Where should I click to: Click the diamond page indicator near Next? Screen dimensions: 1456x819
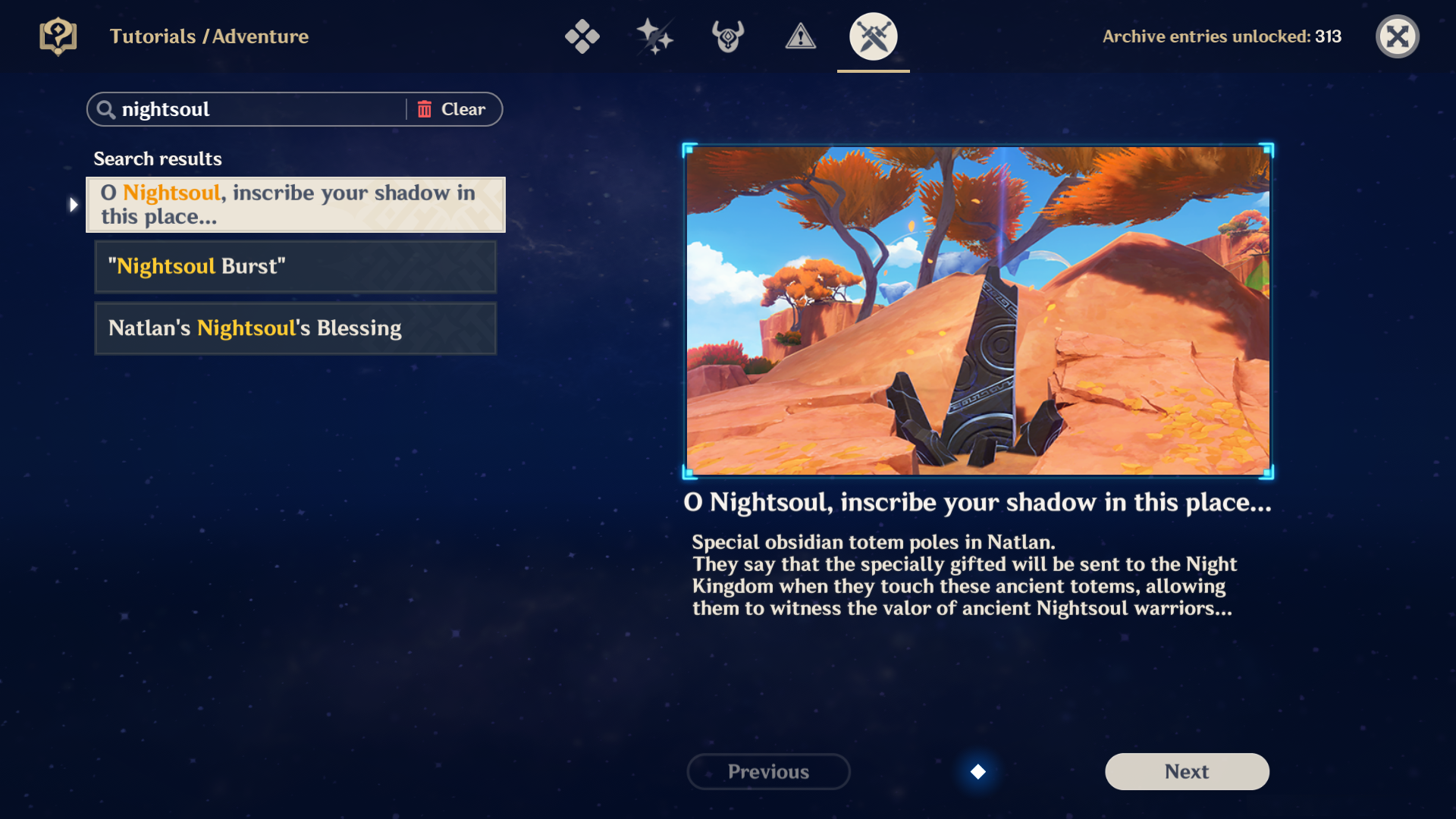(x=978, y=772)
